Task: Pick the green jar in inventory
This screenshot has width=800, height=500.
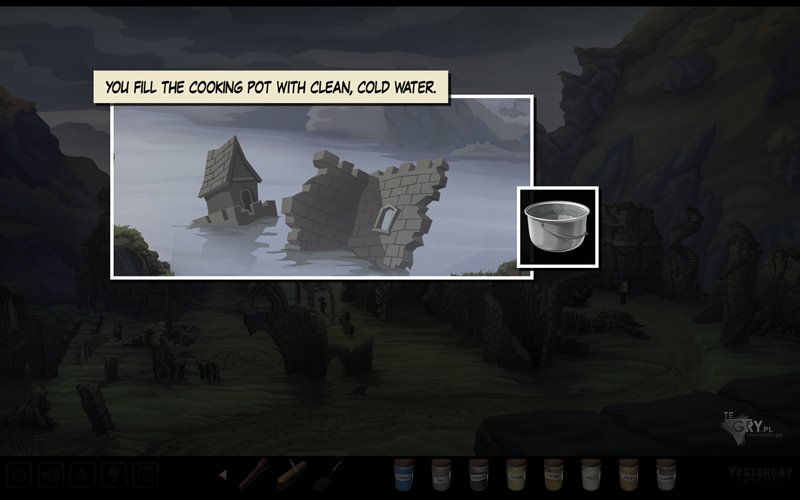Action: click(516, 473)
